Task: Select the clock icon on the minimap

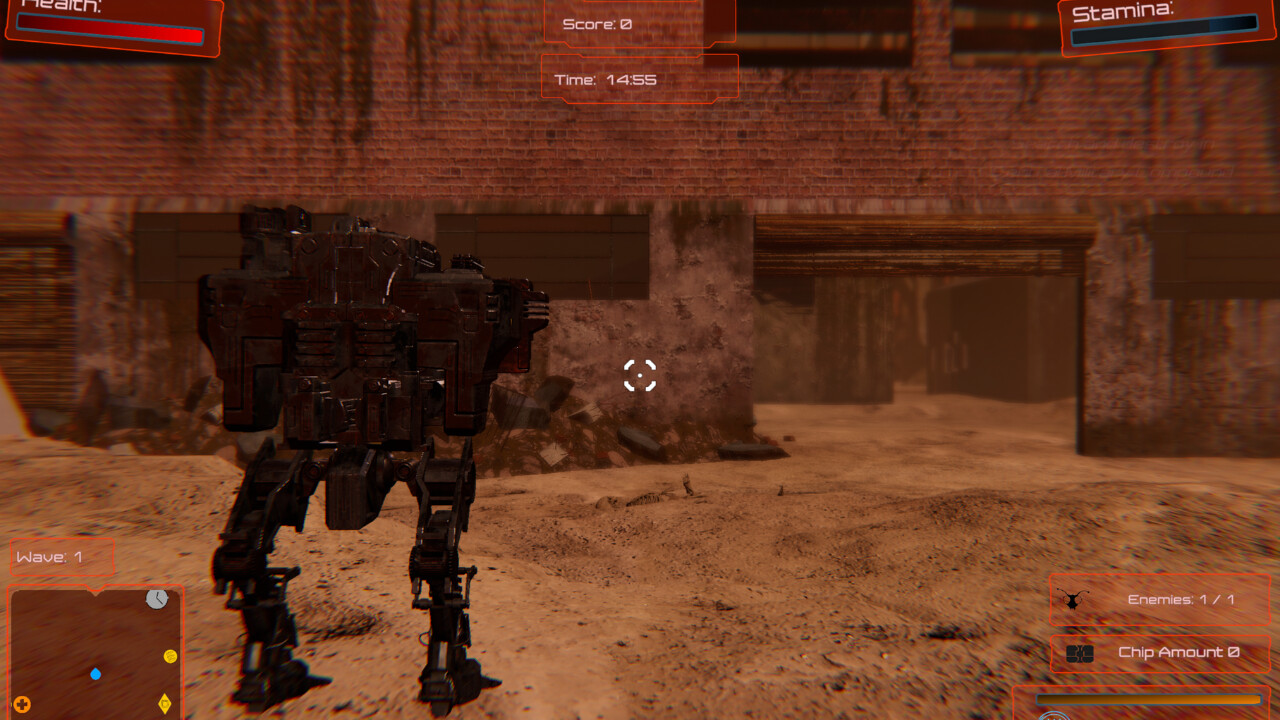Action: point(156,600)
